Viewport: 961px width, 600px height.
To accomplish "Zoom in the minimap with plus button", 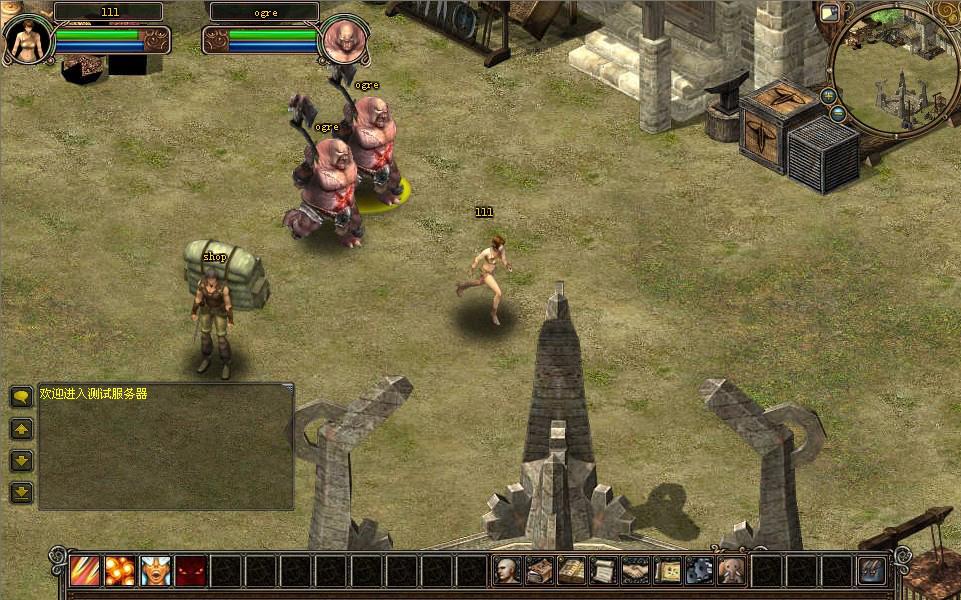I will coord(830,96).
